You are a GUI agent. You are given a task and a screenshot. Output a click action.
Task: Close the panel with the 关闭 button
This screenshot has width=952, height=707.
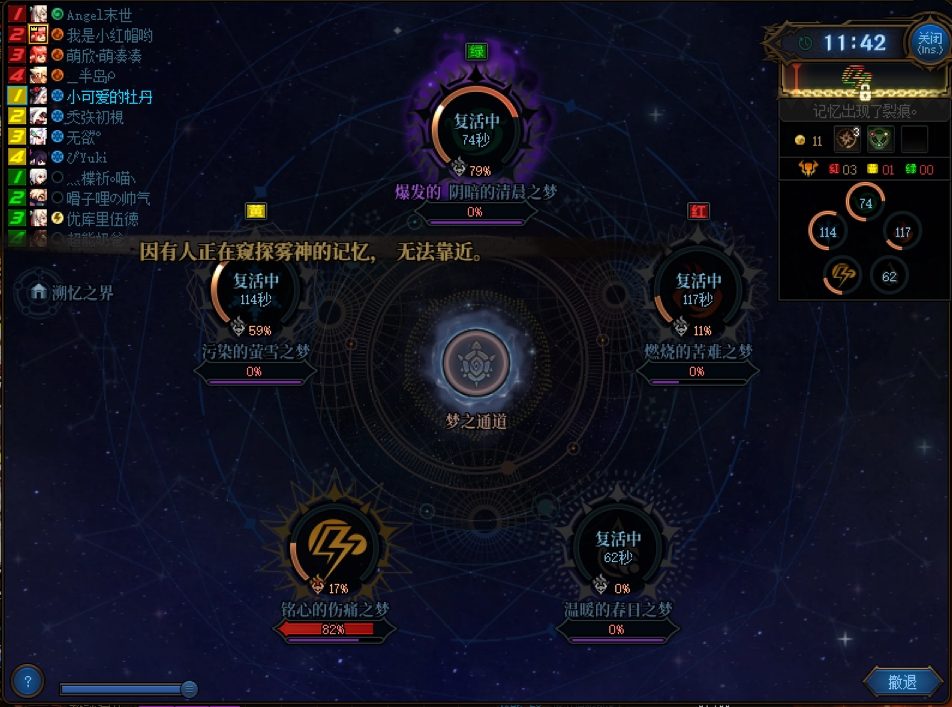point(929,41)
